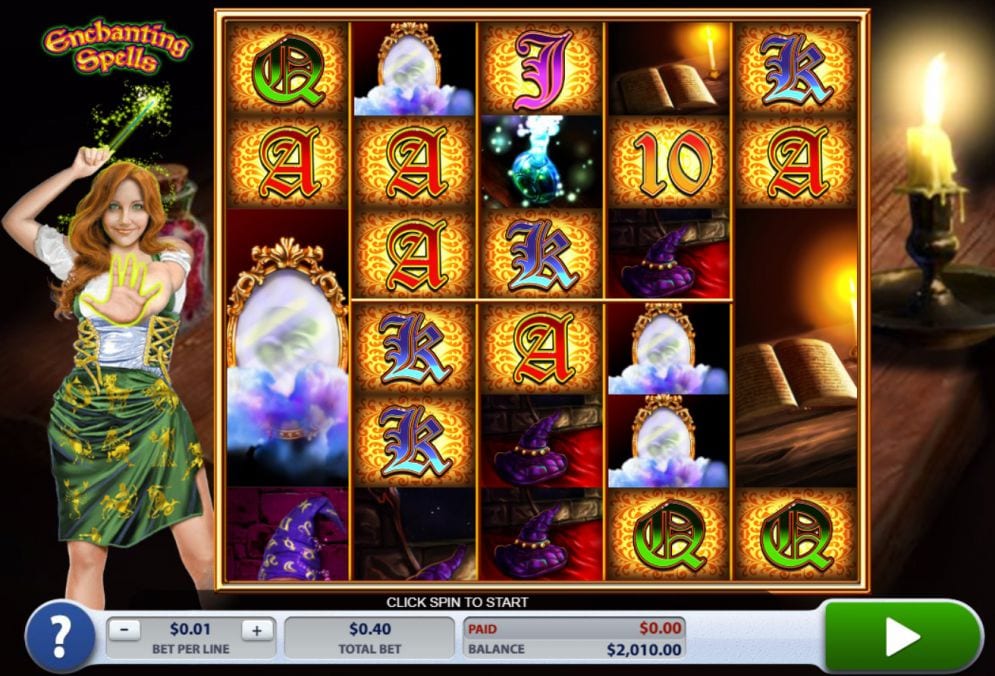
Task: Open the help question mark button
Action: 60,637
